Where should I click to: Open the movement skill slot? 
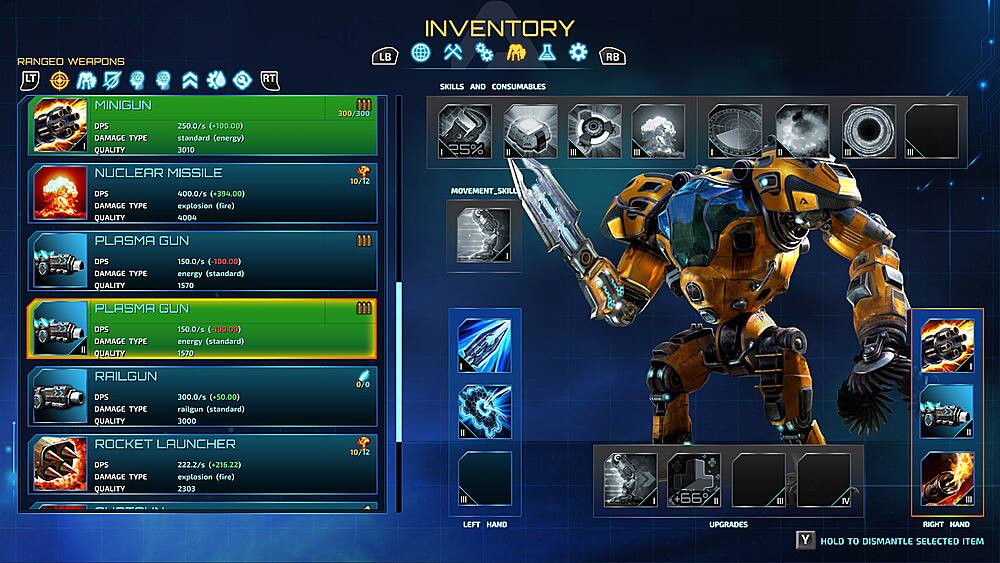484,232
